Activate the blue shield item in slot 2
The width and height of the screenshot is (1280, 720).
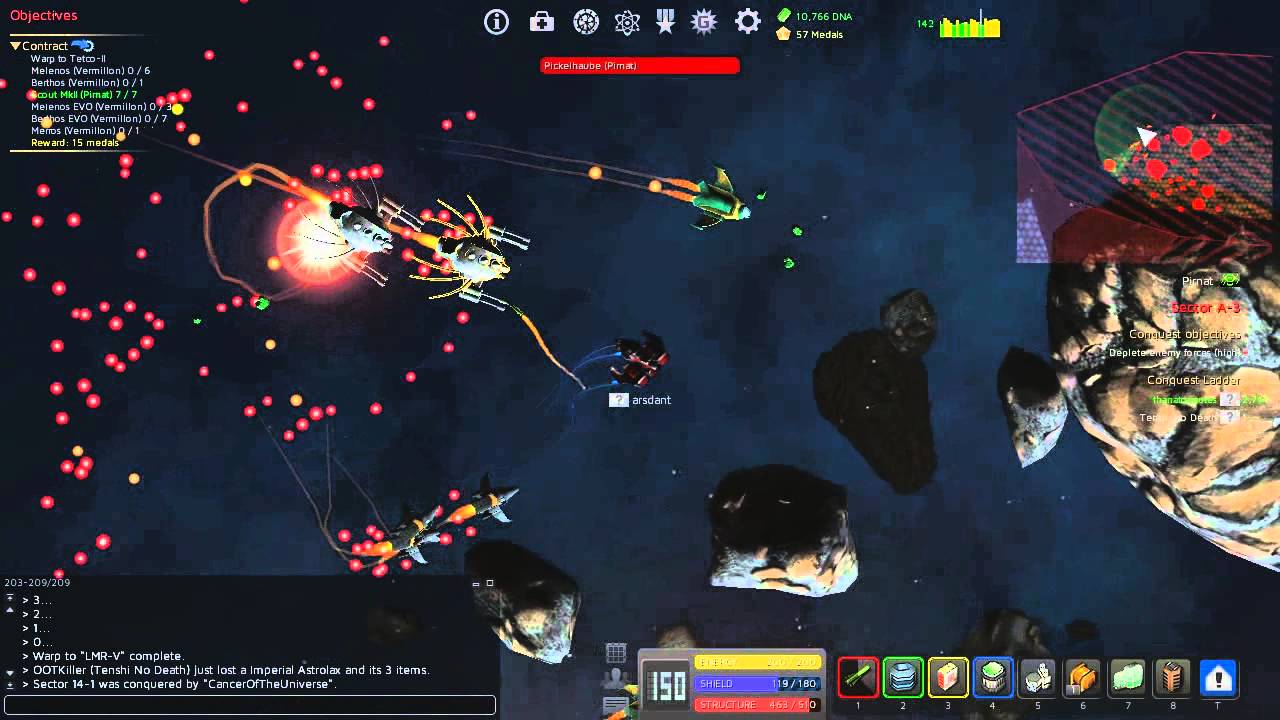[x=903, y=677]
